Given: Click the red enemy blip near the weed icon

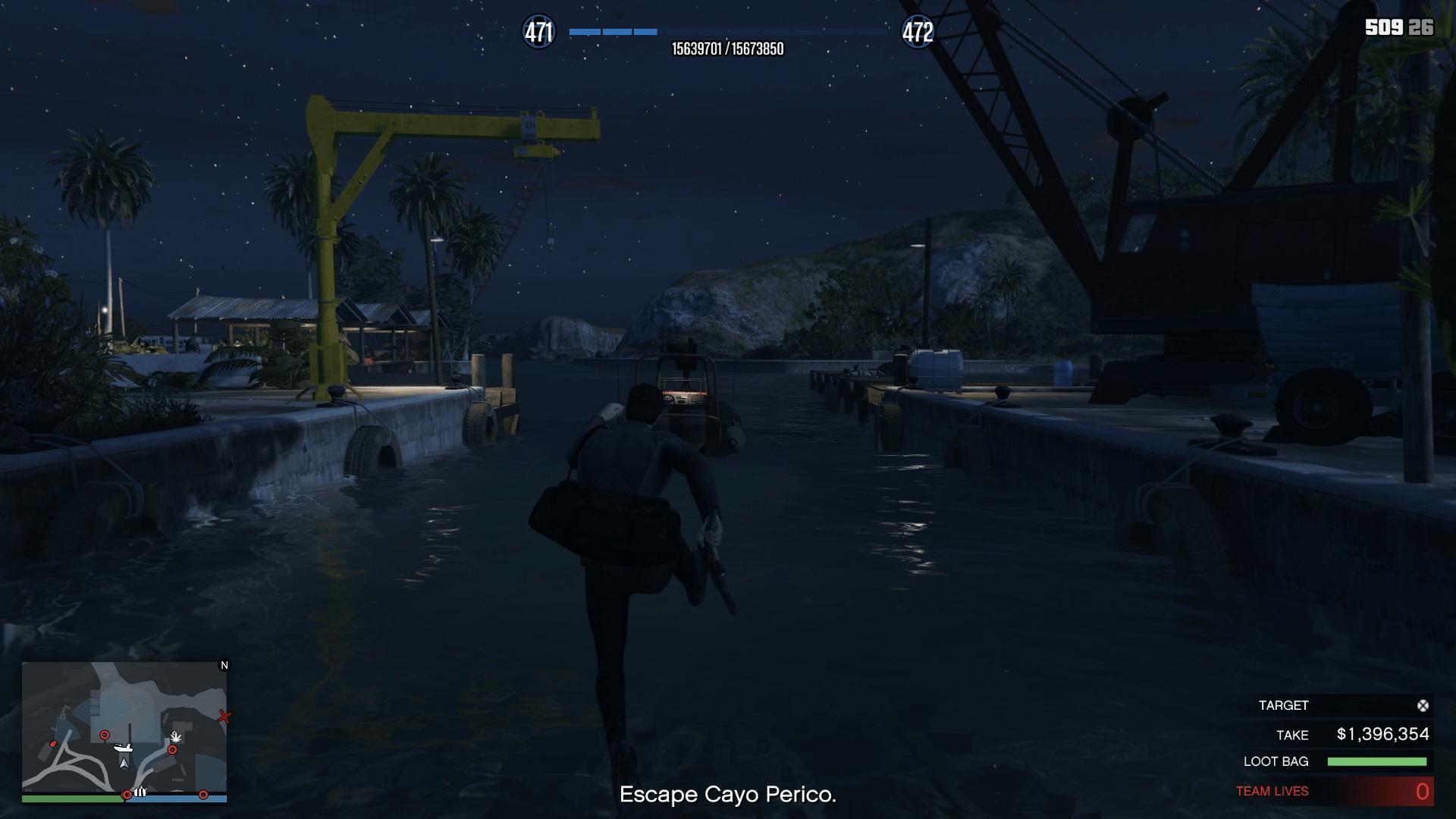Looking at the screenshot, I should (172, 749).
